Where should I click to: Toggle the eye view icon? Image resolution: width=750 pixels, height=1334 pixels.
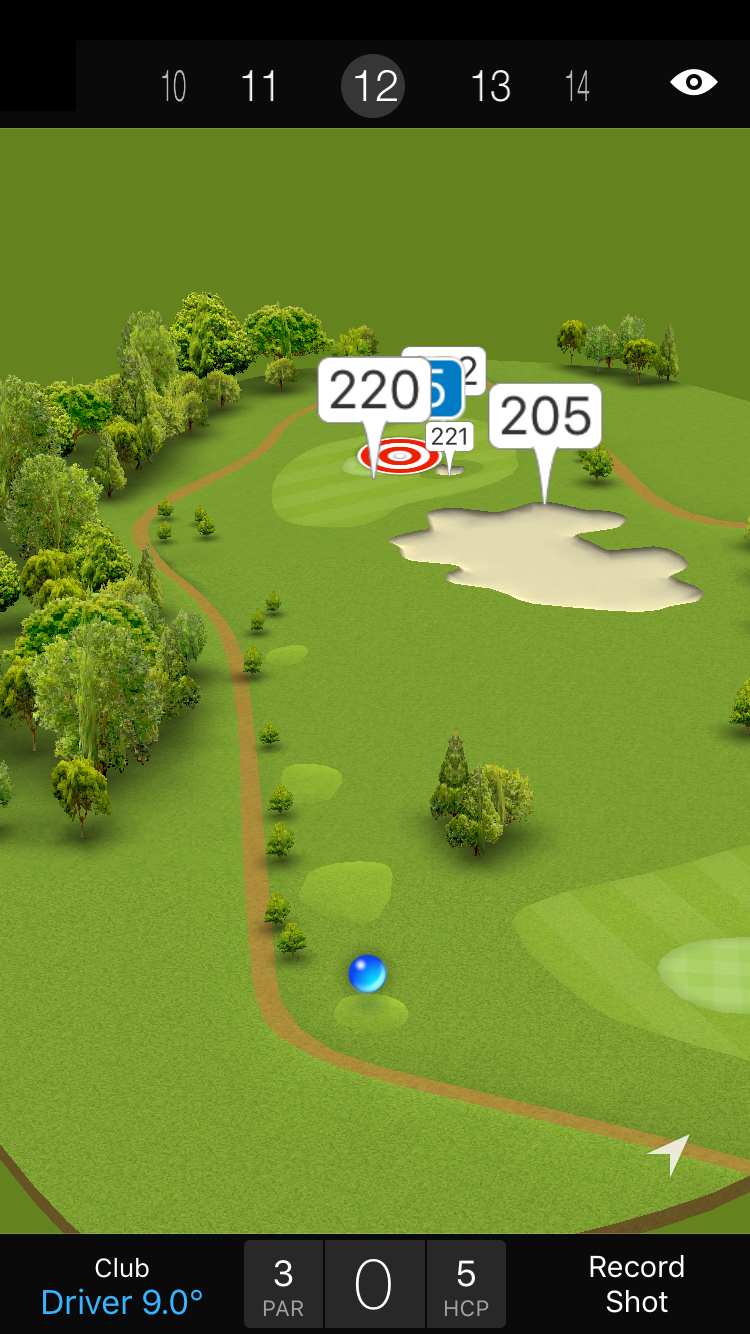click(693, 83)
